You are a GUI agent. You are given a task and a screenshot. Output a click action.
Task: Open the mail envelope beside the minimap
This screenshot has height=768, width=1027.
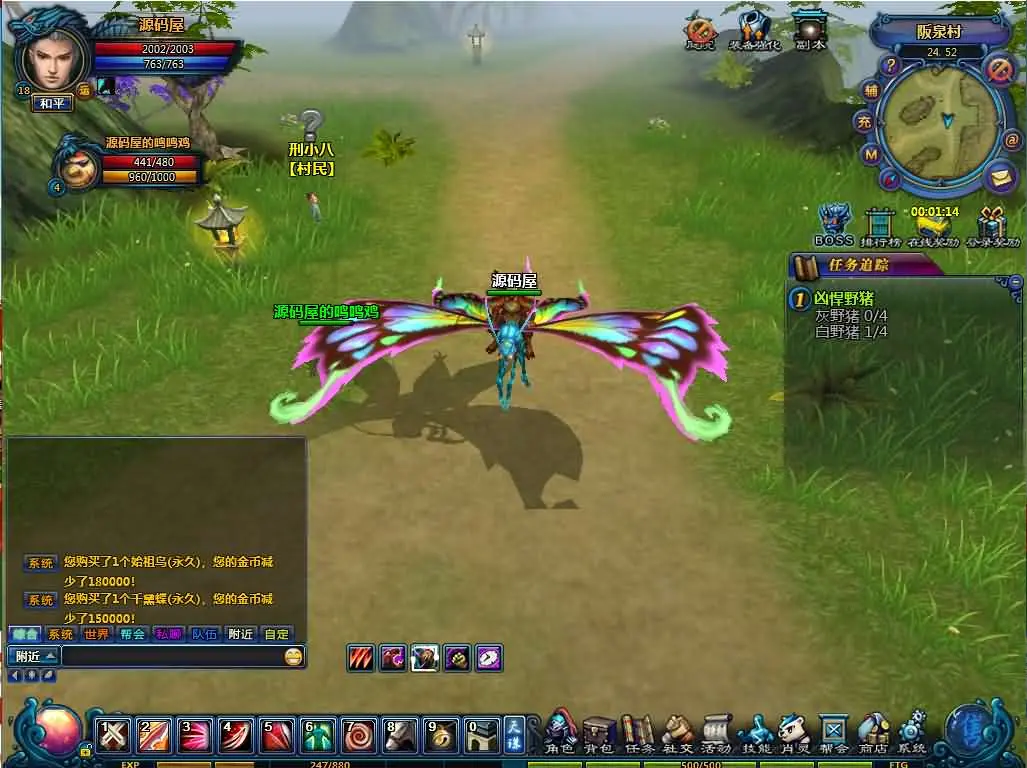tap(1000, 178)
